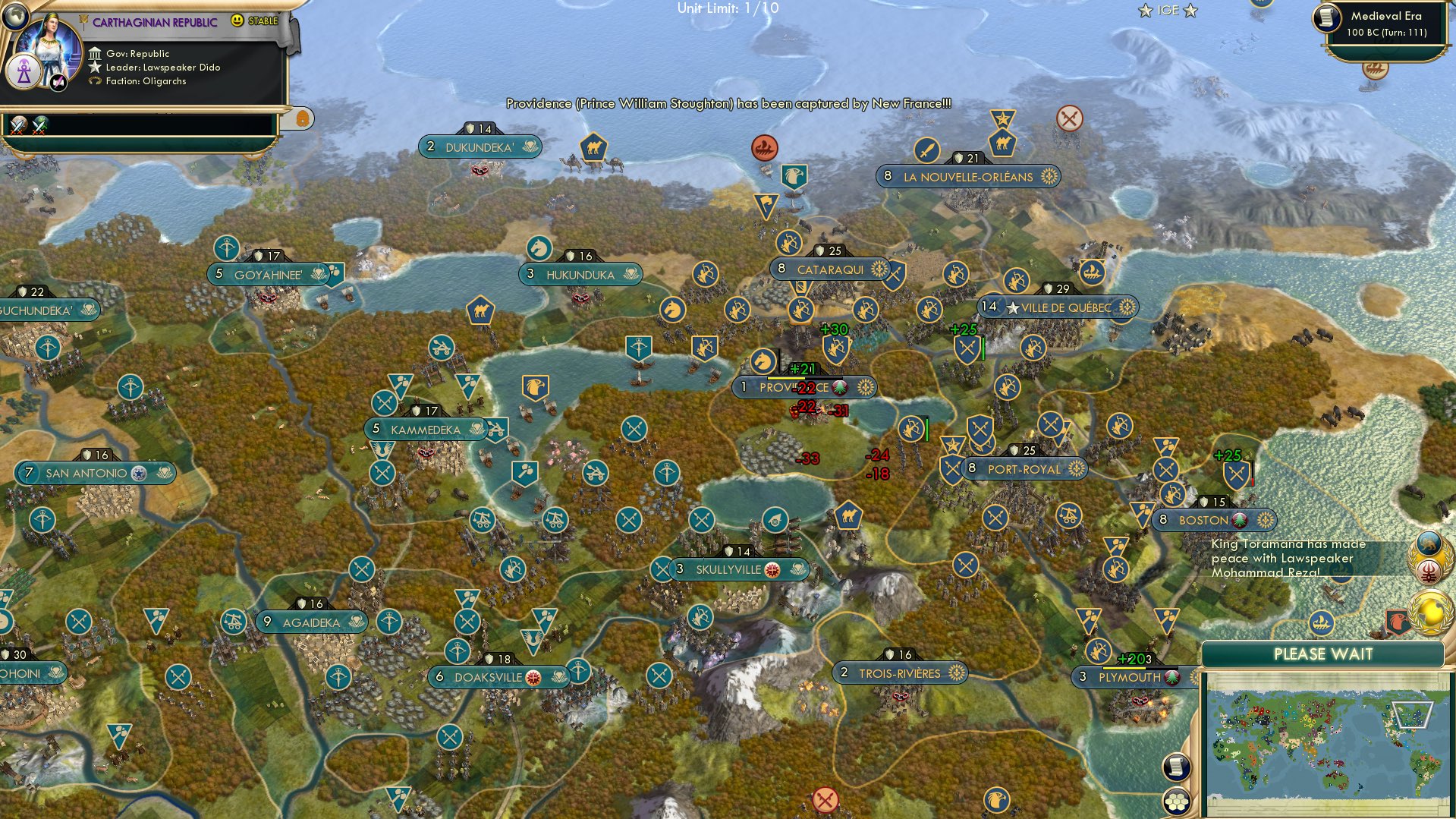The image size is (1456, 819).
Task: Click the star icon right of IGE
Action: point(1188,11)
